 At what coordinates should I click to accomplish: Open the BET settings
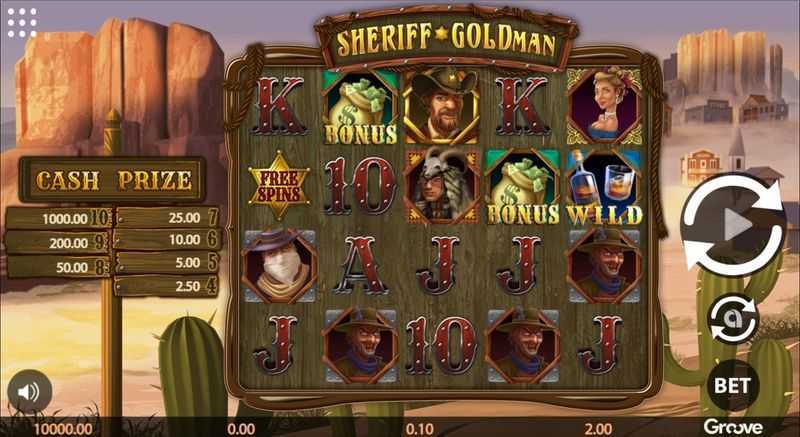tap(733, 382)
